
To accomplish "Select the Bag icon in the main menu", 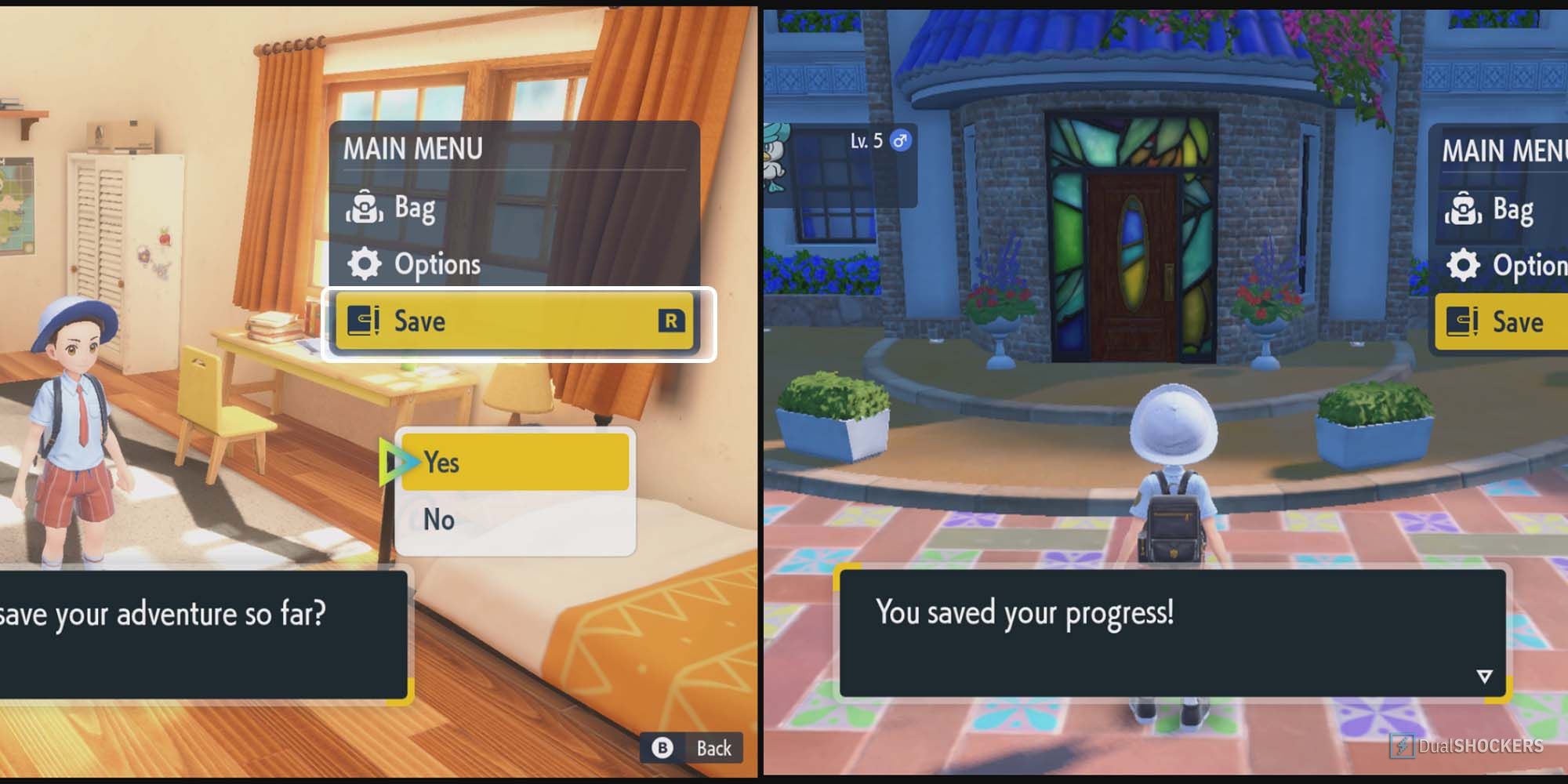I will [x=366, y=208].
